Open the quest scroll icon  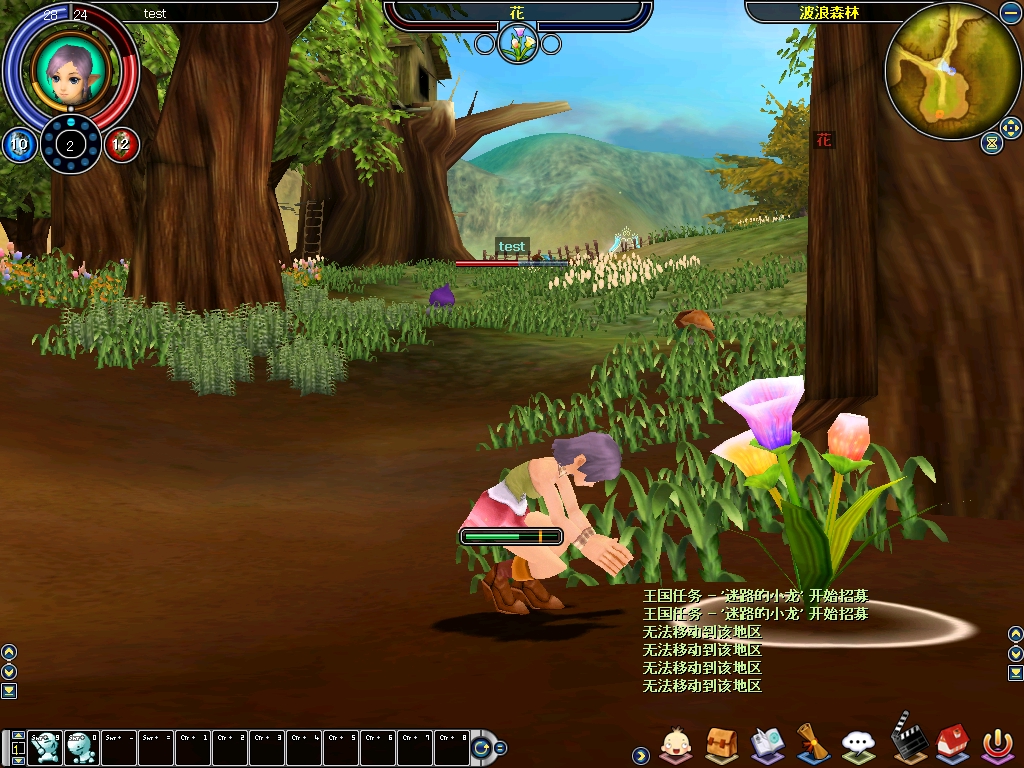point(813,744)
